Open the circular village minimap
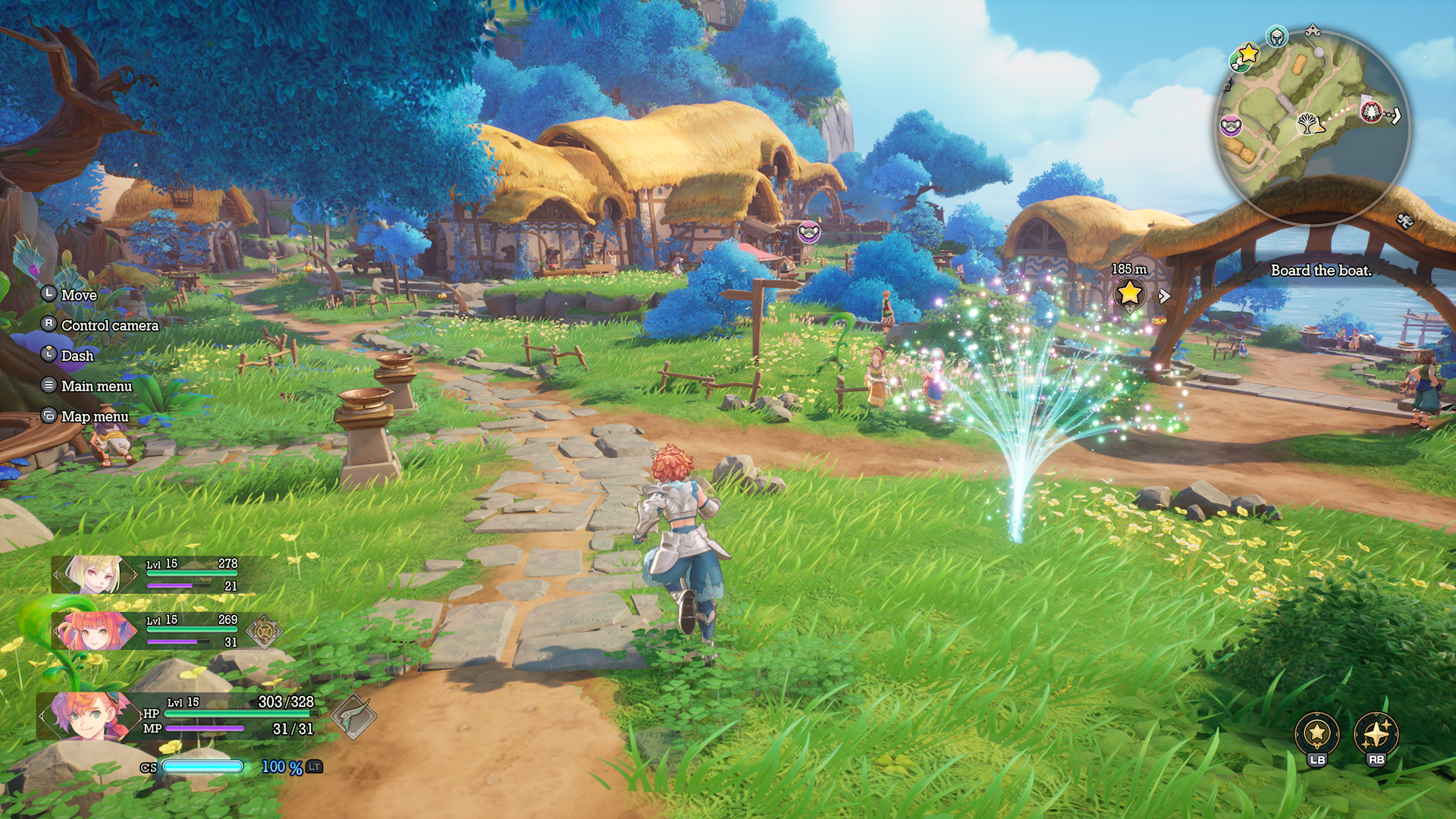 (x=1312, y=126)
